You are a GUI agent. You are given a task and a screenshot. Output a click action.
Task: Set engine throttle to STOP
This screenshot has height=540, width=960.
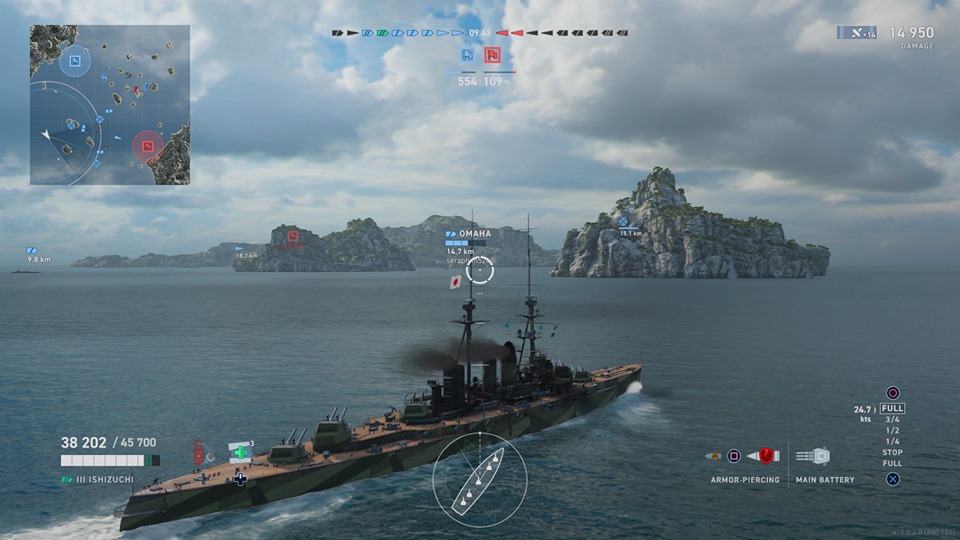click(892, 453)
